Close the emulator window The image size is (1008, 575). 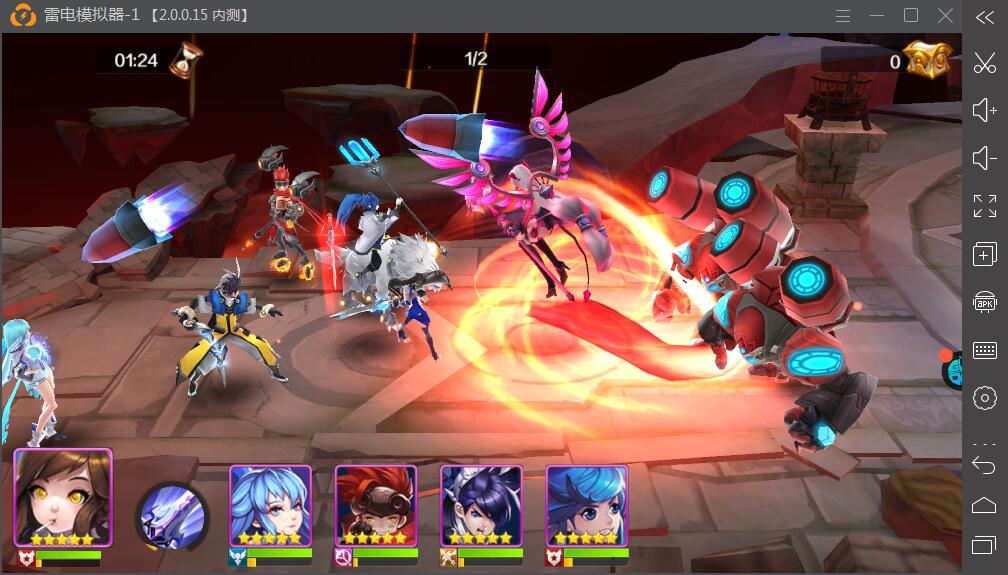tap(945, 16)
